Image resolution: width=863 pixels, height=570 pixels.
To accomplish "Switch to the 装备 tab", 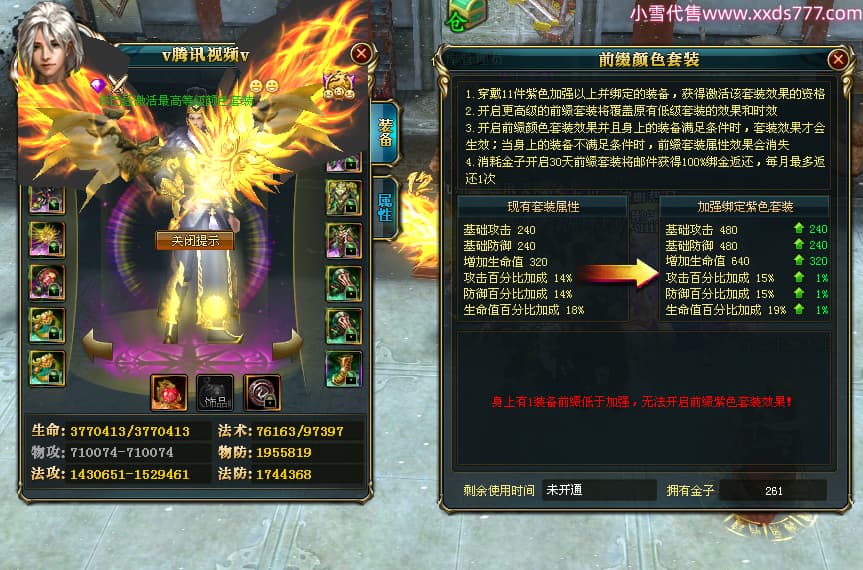I will click(x=385, y=133).
